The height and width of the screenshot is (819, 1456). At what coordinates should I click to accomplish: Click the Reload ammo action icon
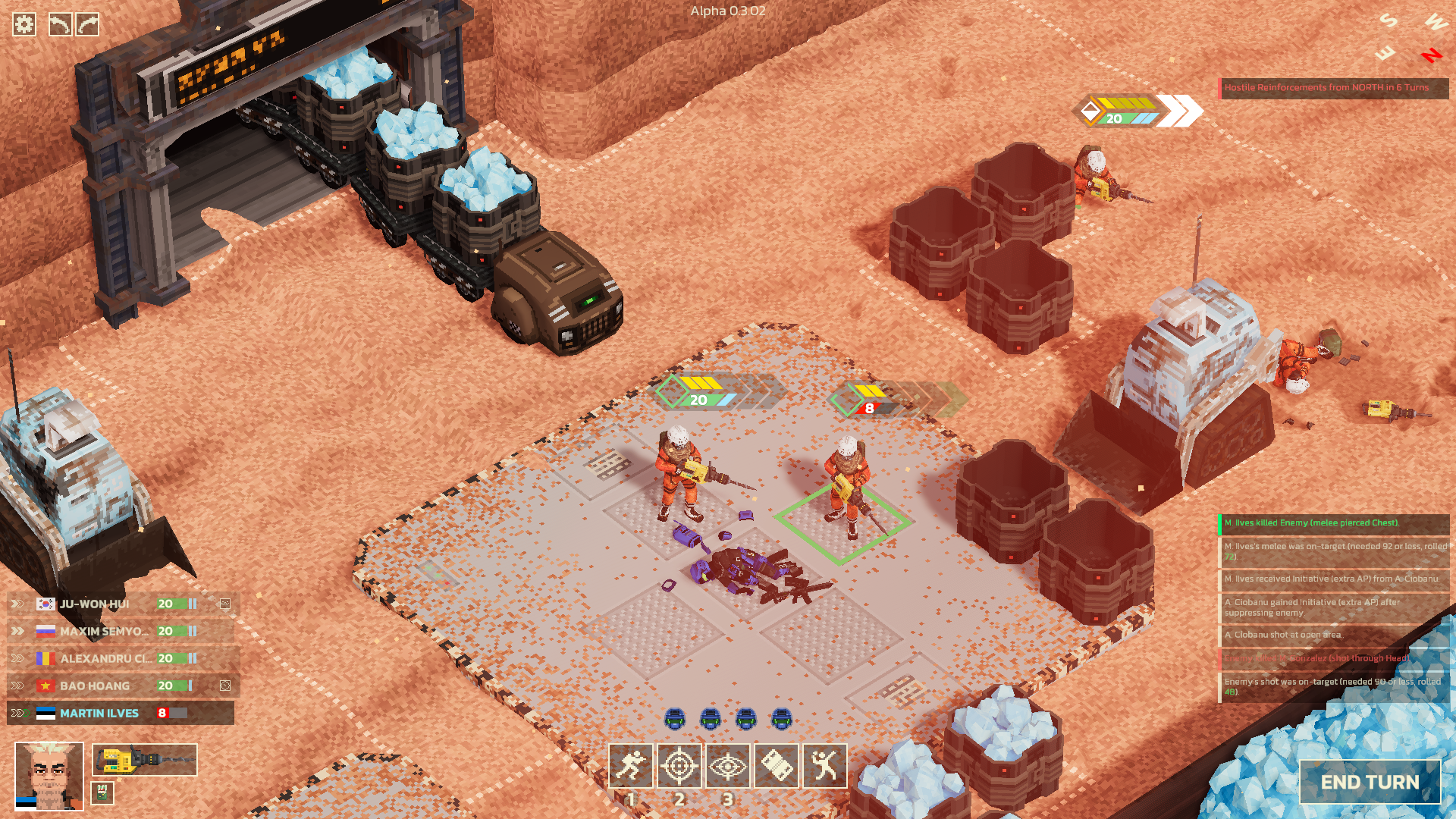point(777,767)
